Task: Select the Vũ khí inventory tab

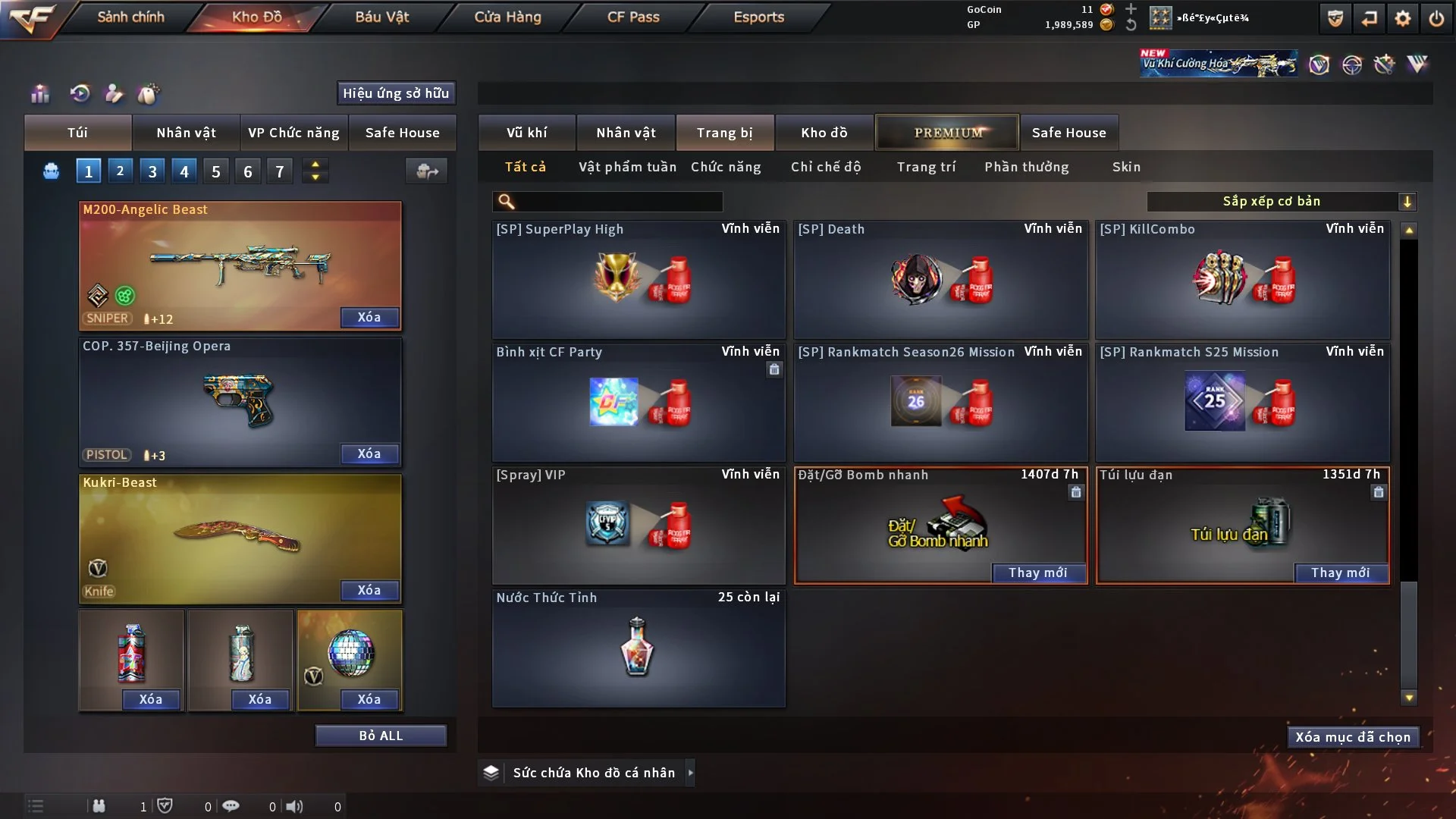Action: click(526, 133)
